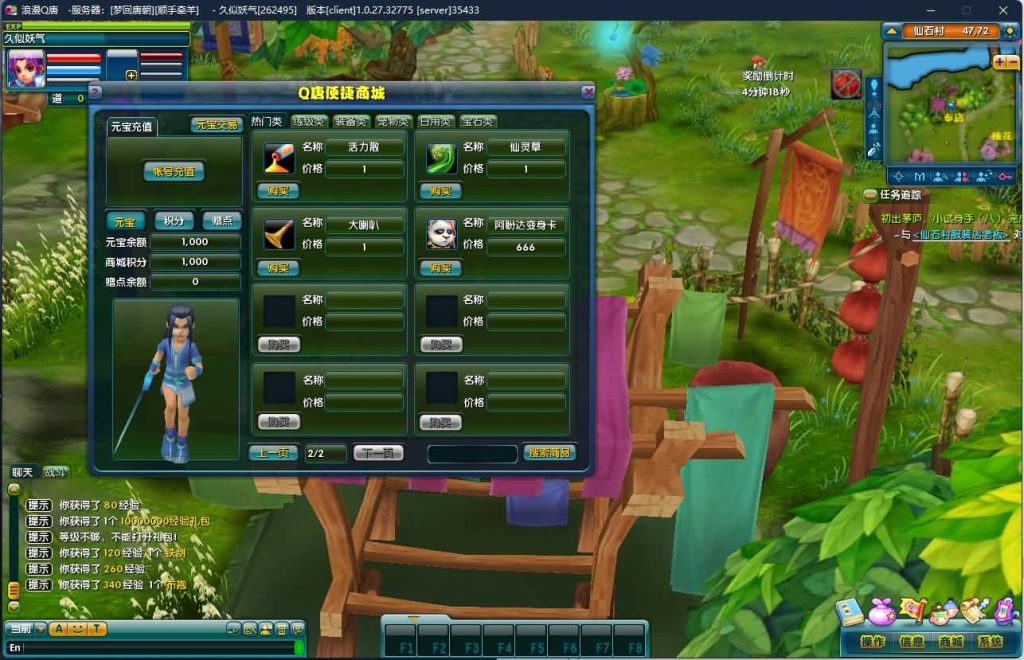
Task: Open the 系统 system menu
Action: click(x=990, y=641)
